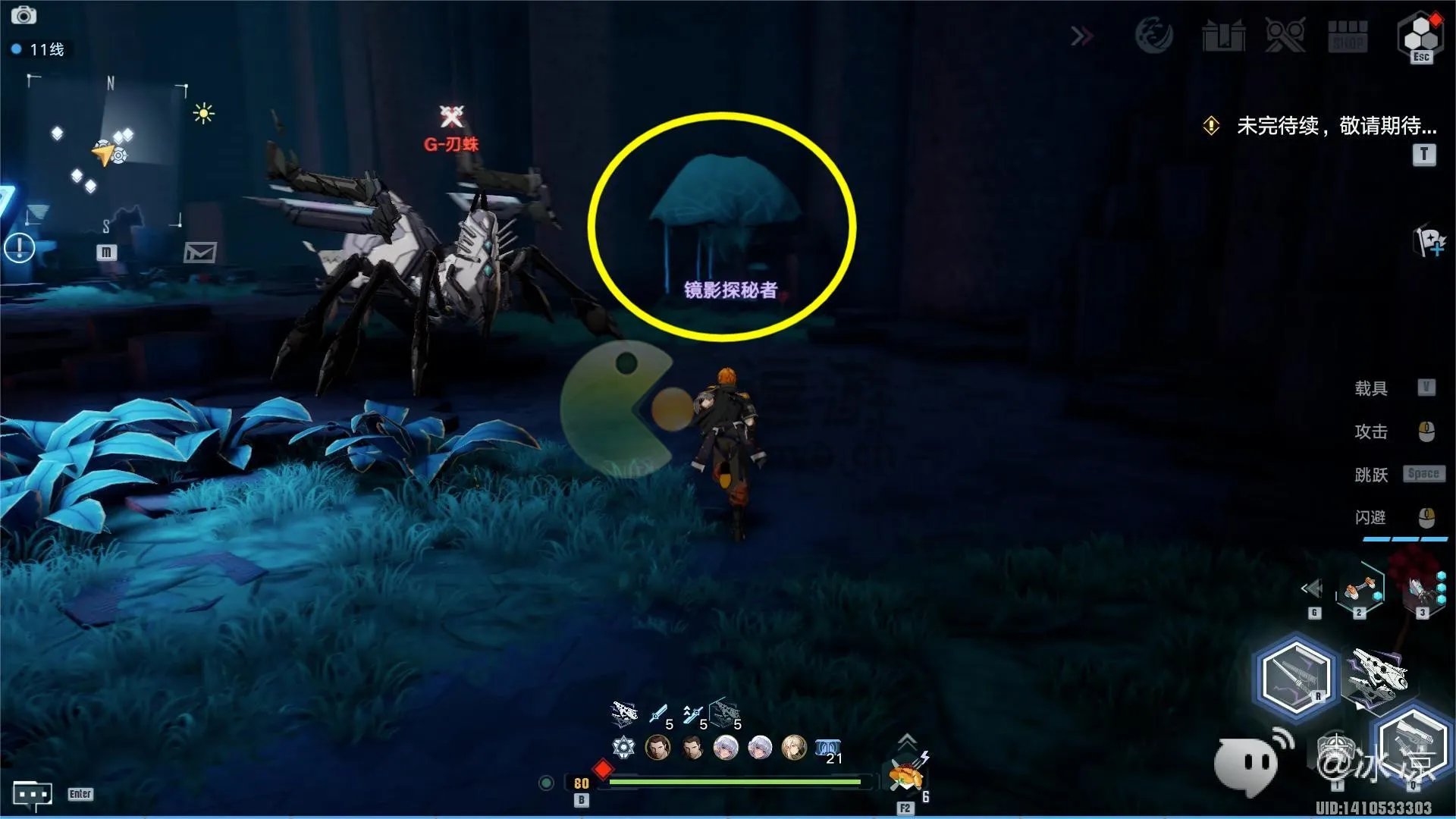Open the main menu hexagon icon
The height and width of the screenshot is (819, 1456).
coord(1420,35)
